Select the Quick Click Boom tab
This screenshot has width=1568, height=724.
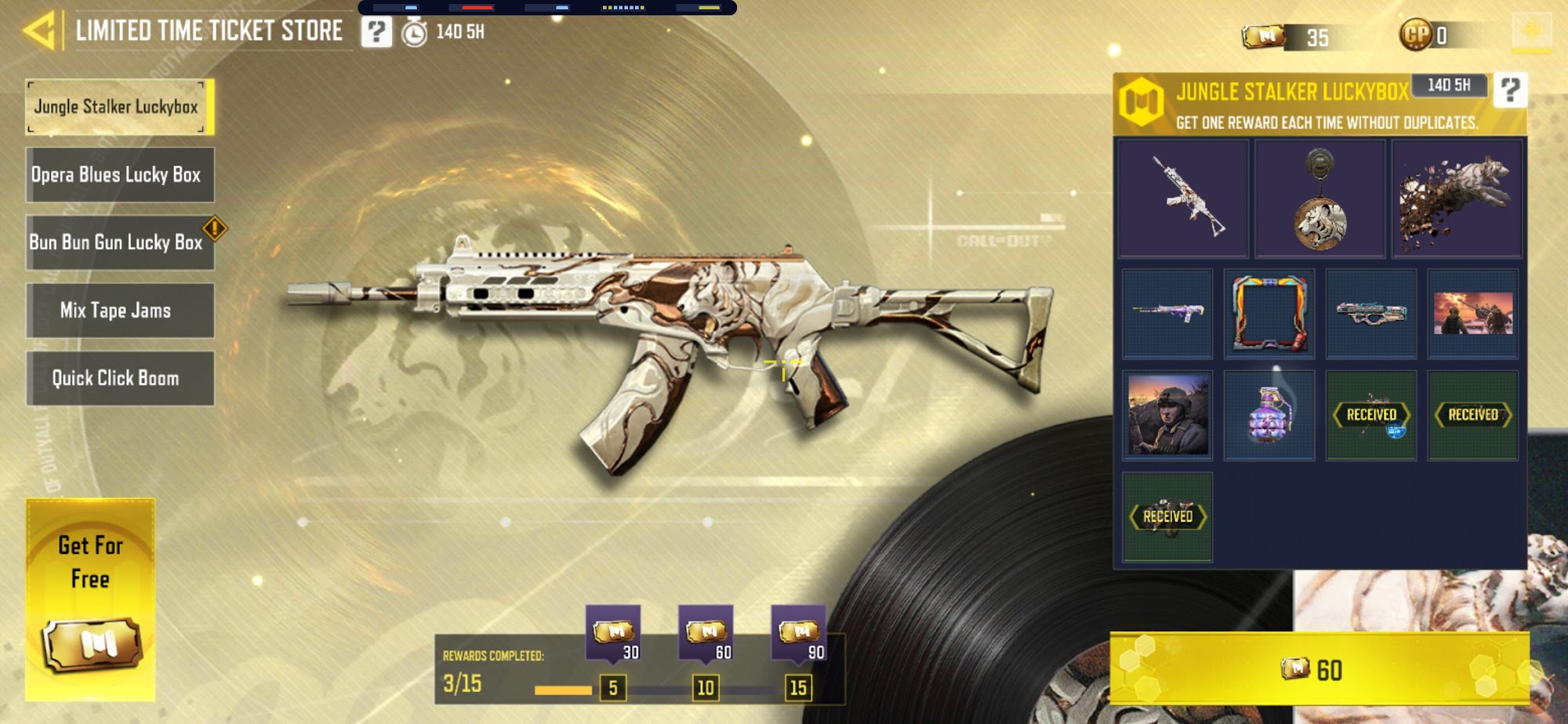click(119, 378)
